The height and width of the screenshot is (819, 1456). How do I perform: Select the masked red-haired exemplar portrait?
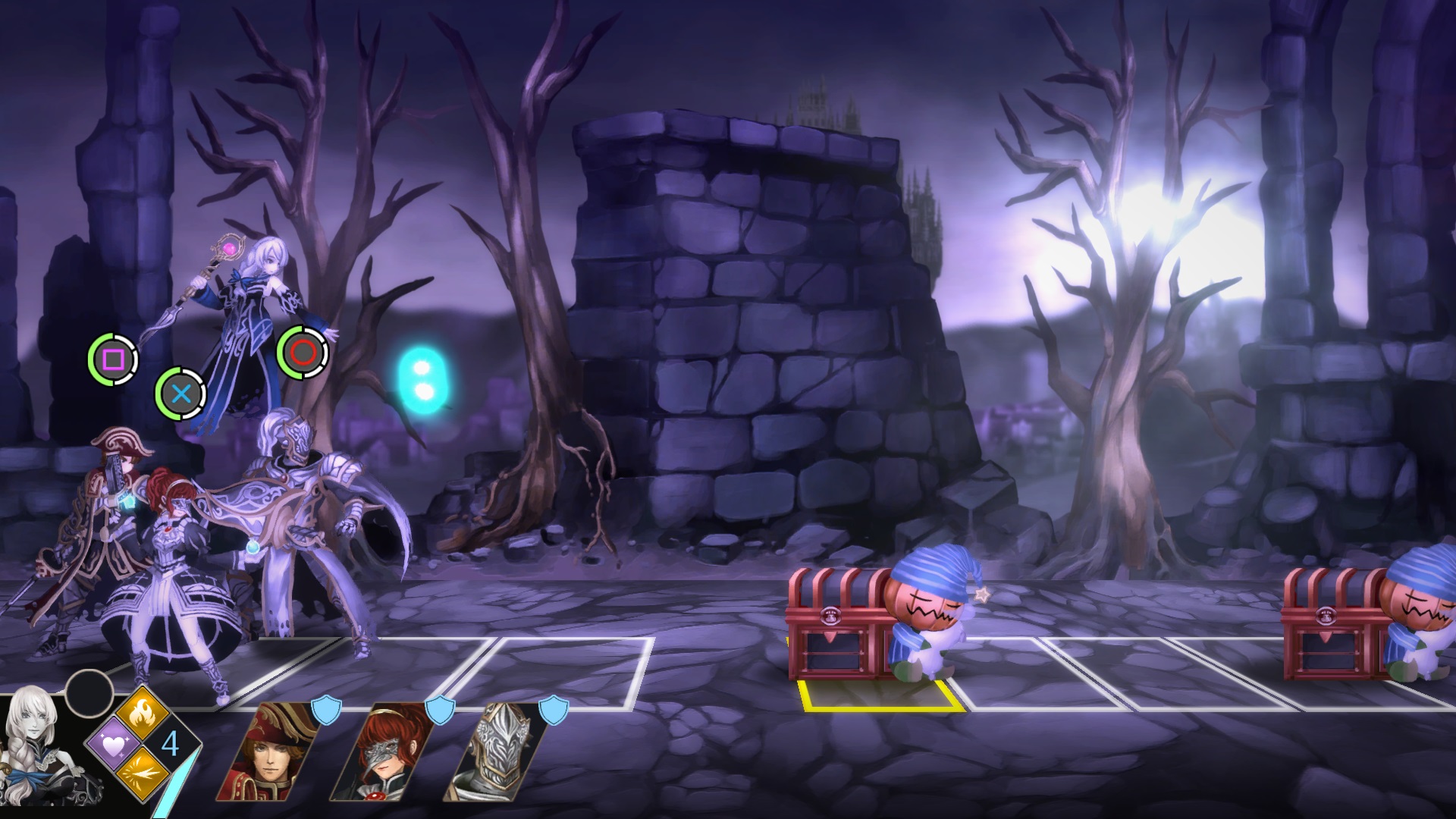381,752
